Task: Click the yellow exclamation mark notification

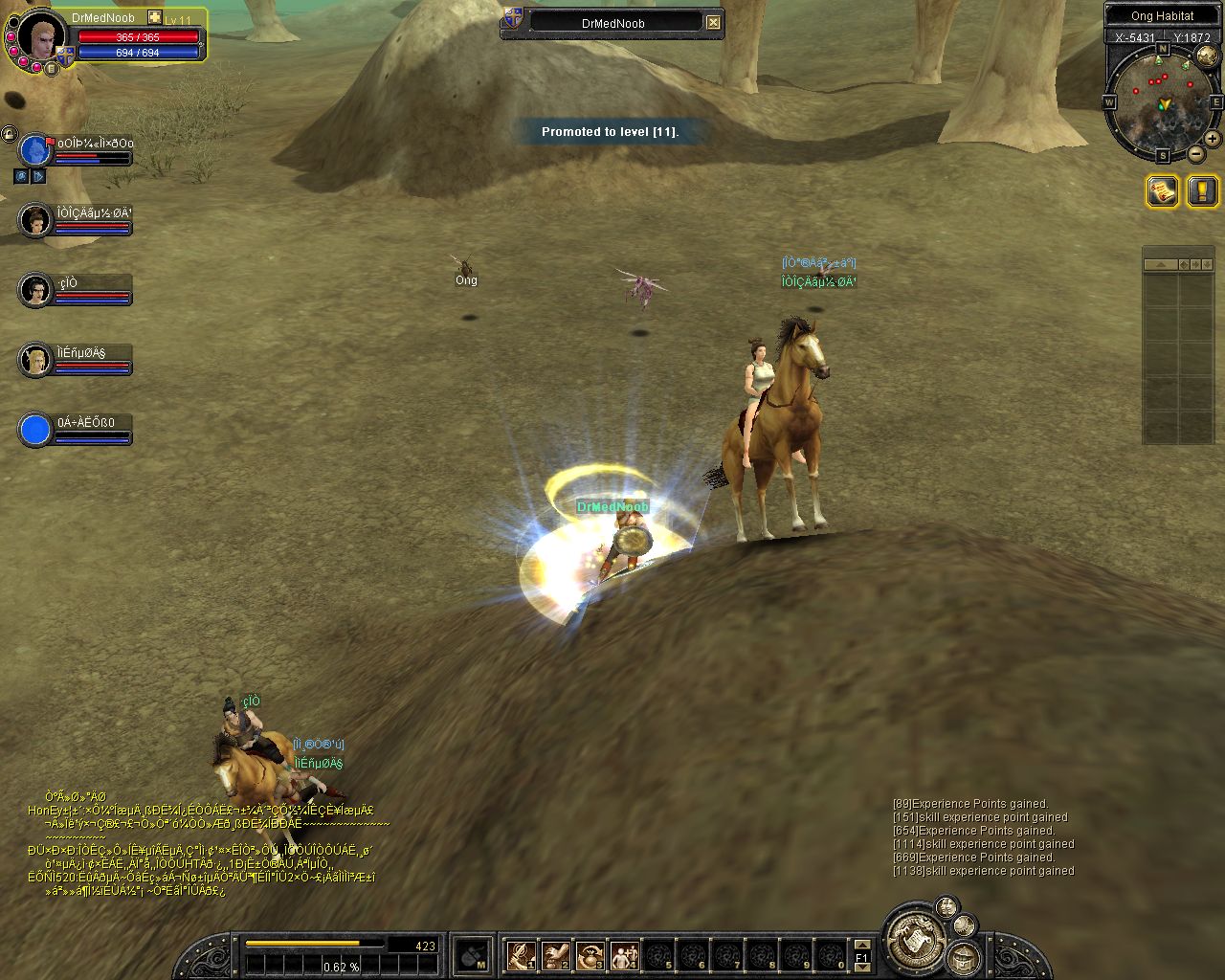Action: [x=1202, y=191]
